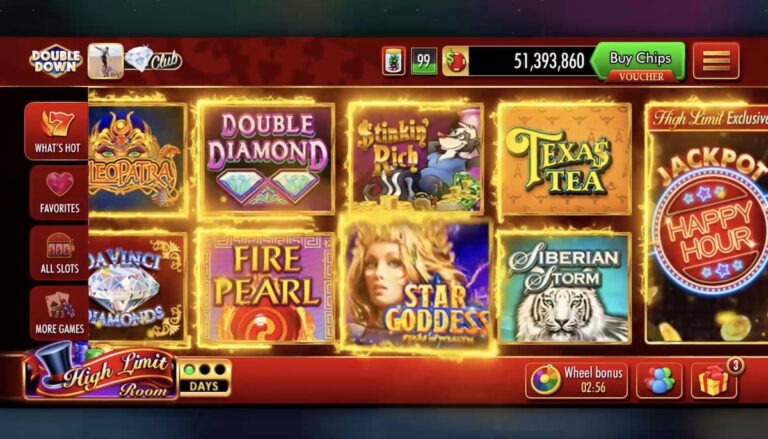This screenshot has width=768, height=439.
Task: Open the friends icon
Action: tap(659, 380)
